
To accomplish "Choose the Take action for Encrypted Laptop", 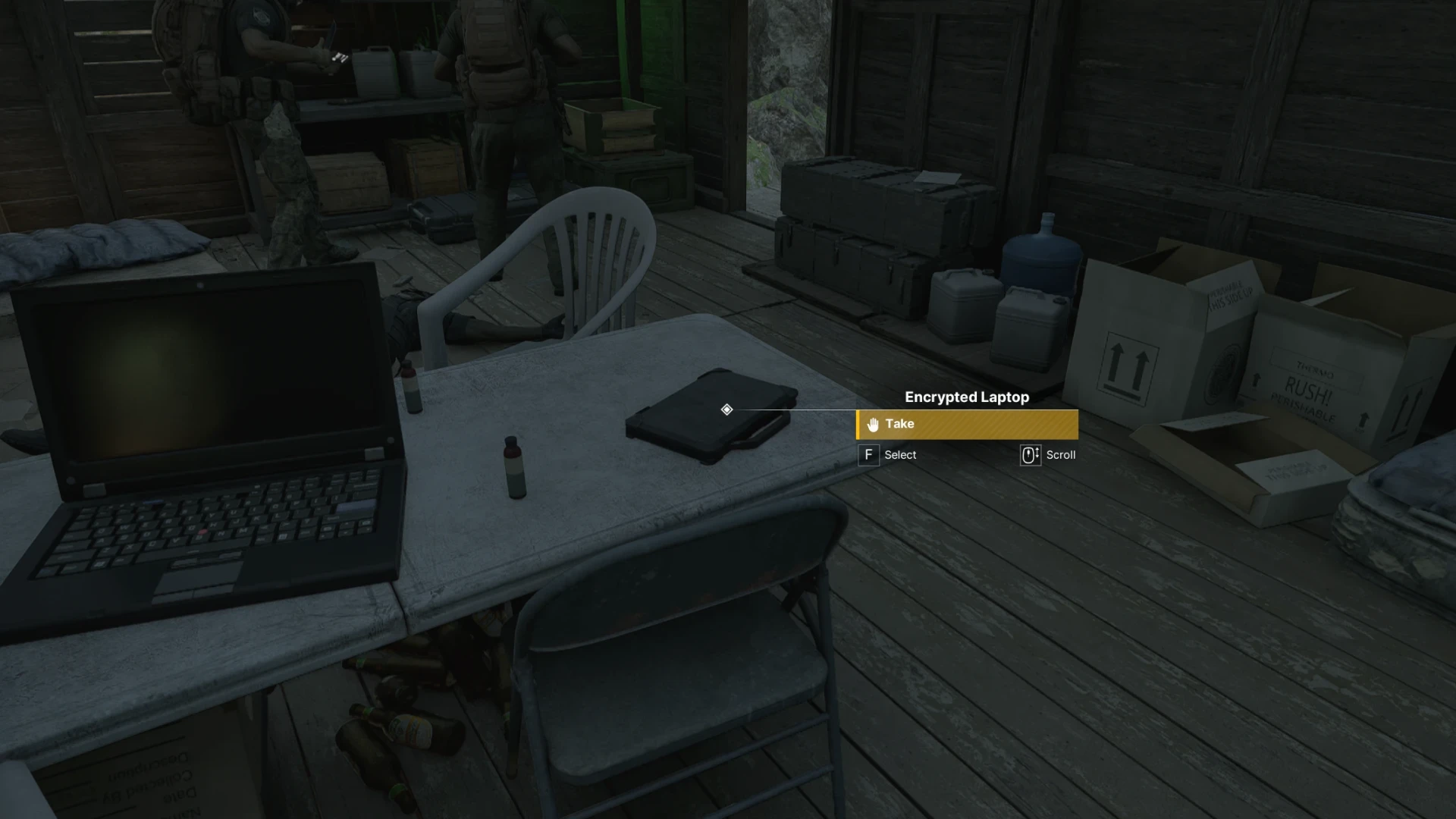I will click(x=967, y=425).
